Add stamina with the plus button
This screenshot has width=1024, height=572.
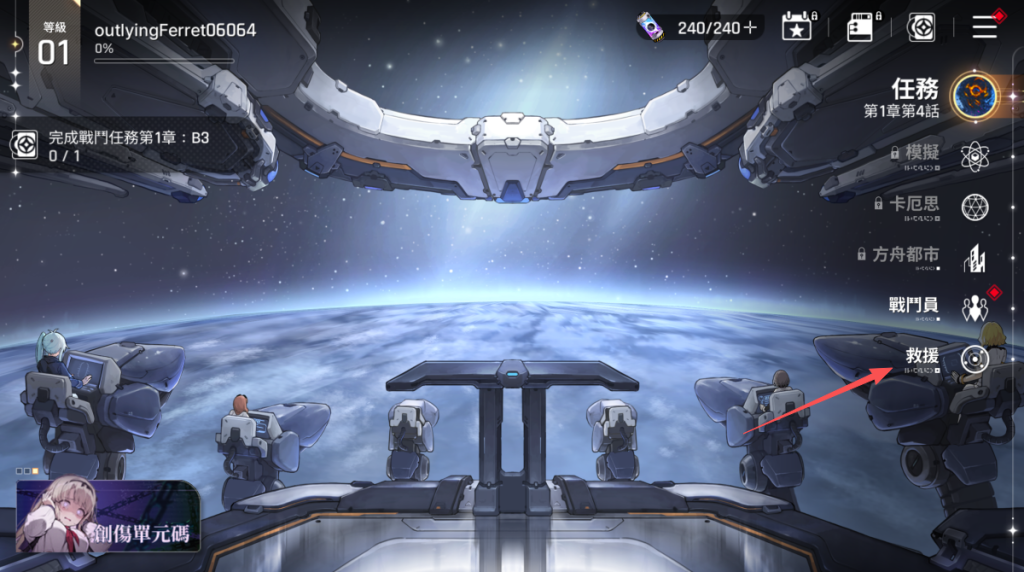point(750,28)
